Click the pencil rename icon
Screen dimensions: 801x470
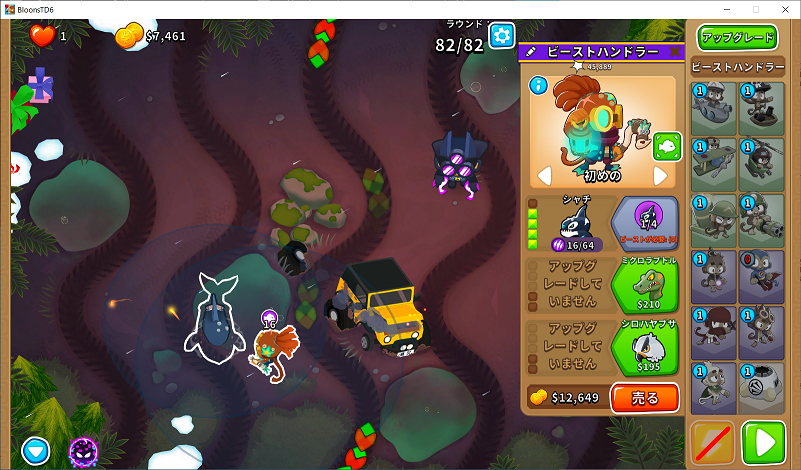531,51
